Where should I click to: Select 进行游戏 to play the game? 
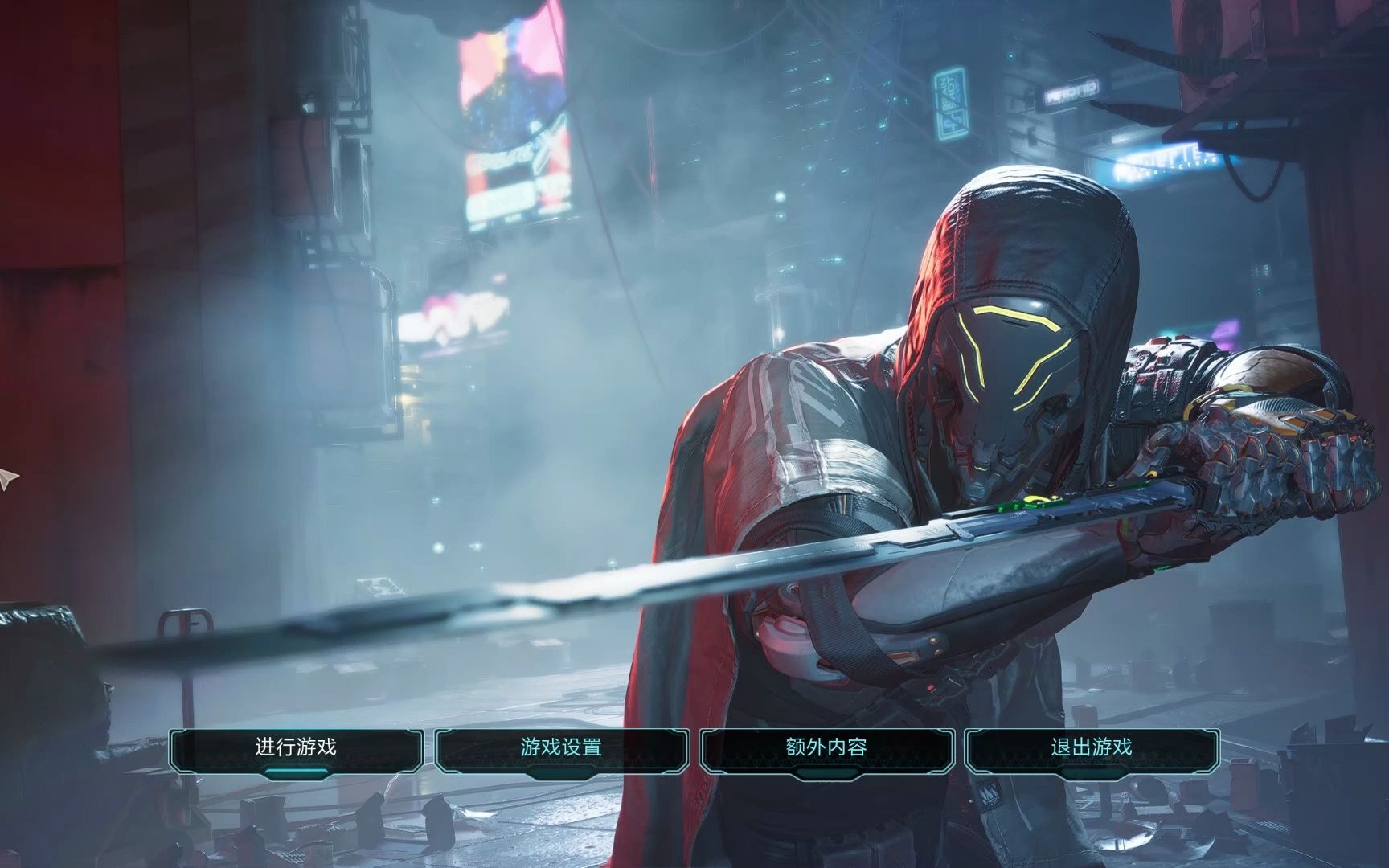click(296, 748)
